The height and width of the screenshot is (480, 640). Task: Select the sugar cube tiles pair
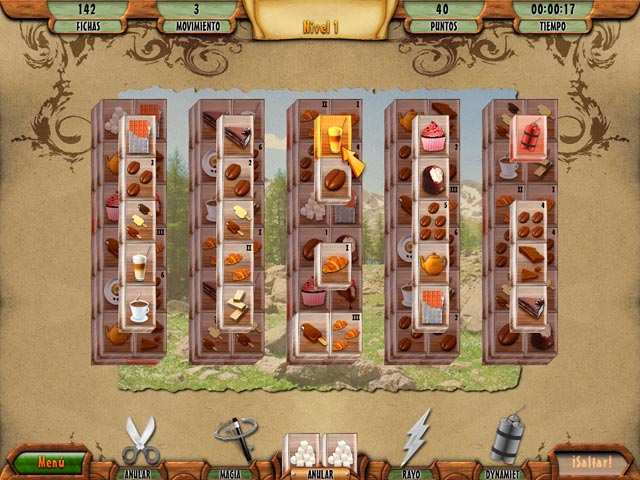pos(321,452)
